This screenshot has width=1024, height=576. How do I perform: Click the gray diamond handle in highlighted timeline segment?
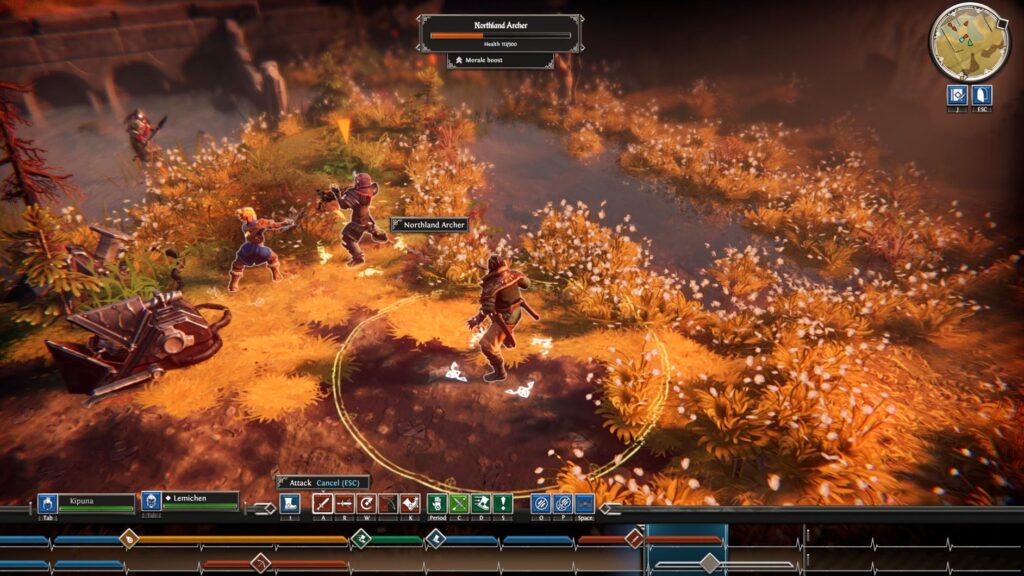click(x=709, y=563)
